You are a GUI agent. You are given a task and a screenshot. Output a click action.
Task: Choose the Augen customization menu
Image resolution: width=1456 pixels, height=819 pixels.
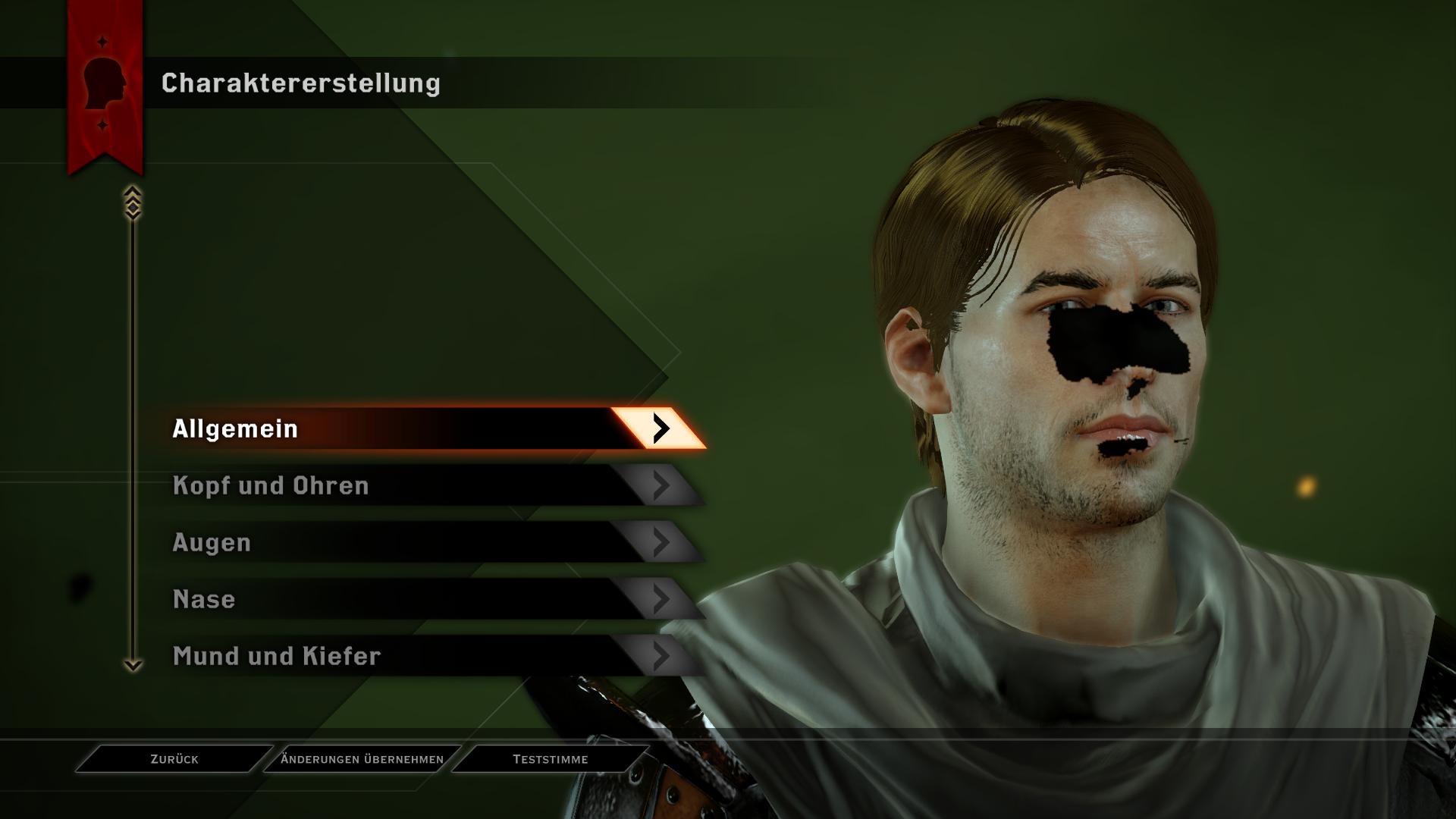click(x=425, y=542)
